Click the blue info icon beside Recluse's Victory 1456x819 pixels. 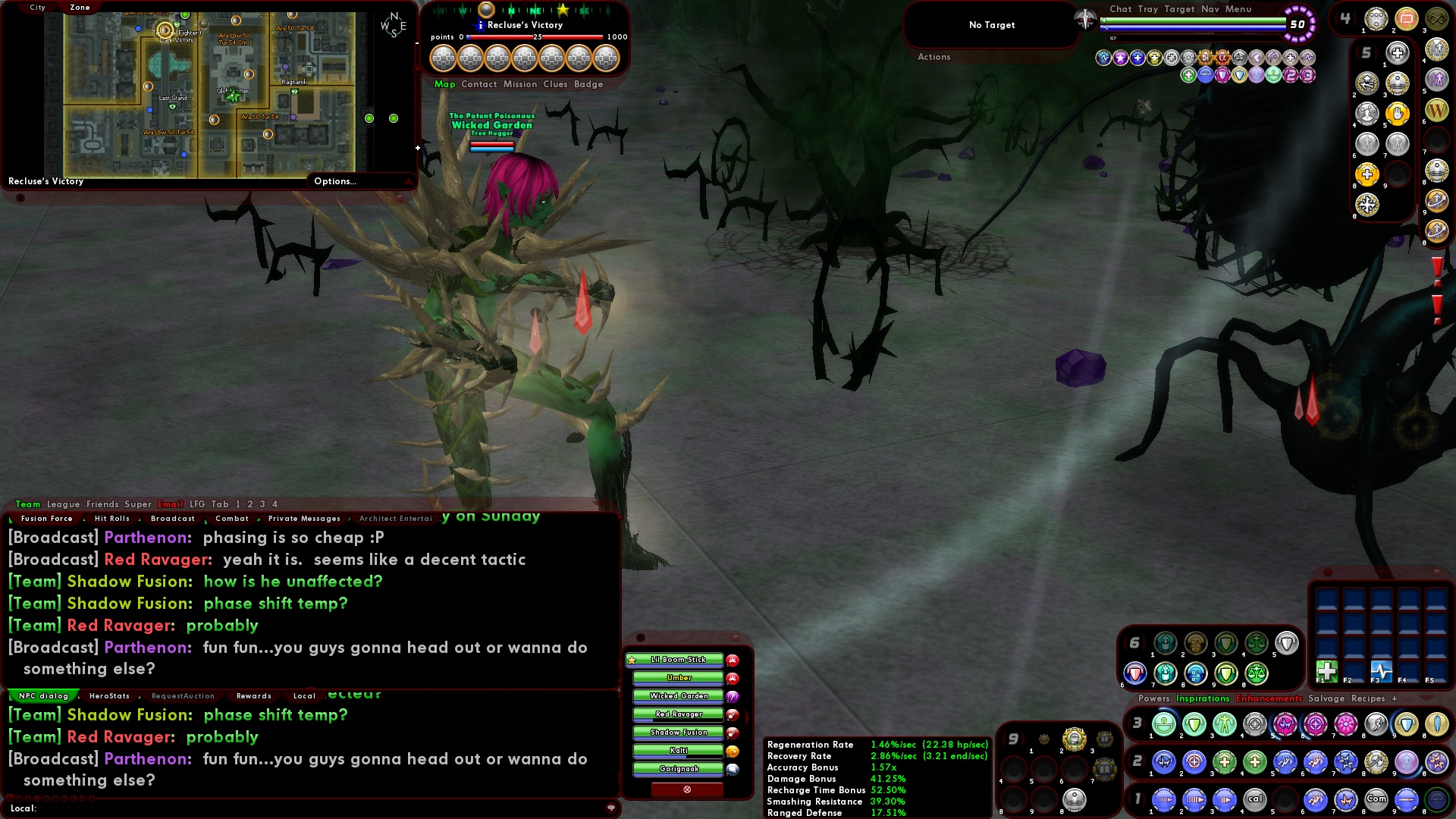(x=481, y=25)
